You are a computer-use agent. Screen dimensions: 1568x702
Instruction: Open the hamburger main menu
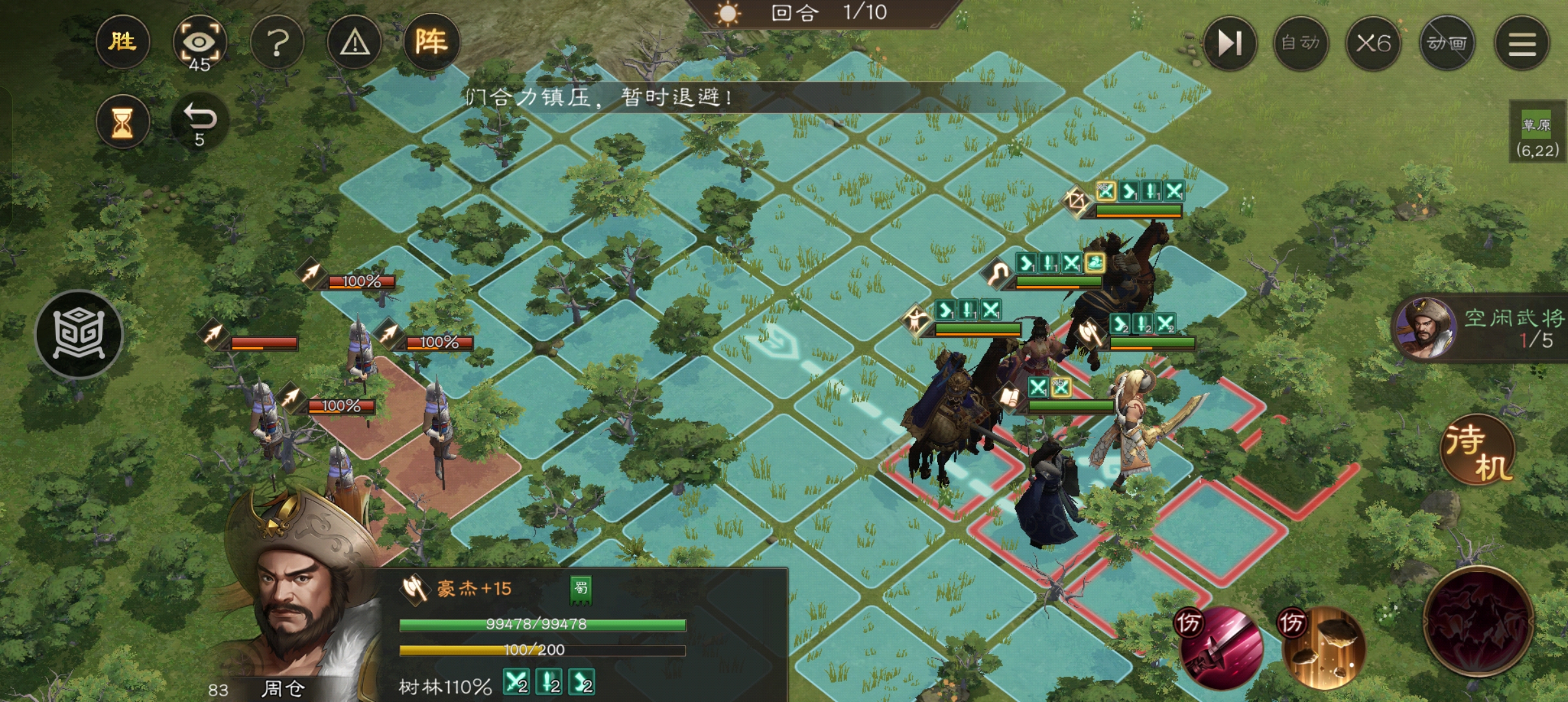1522,44
